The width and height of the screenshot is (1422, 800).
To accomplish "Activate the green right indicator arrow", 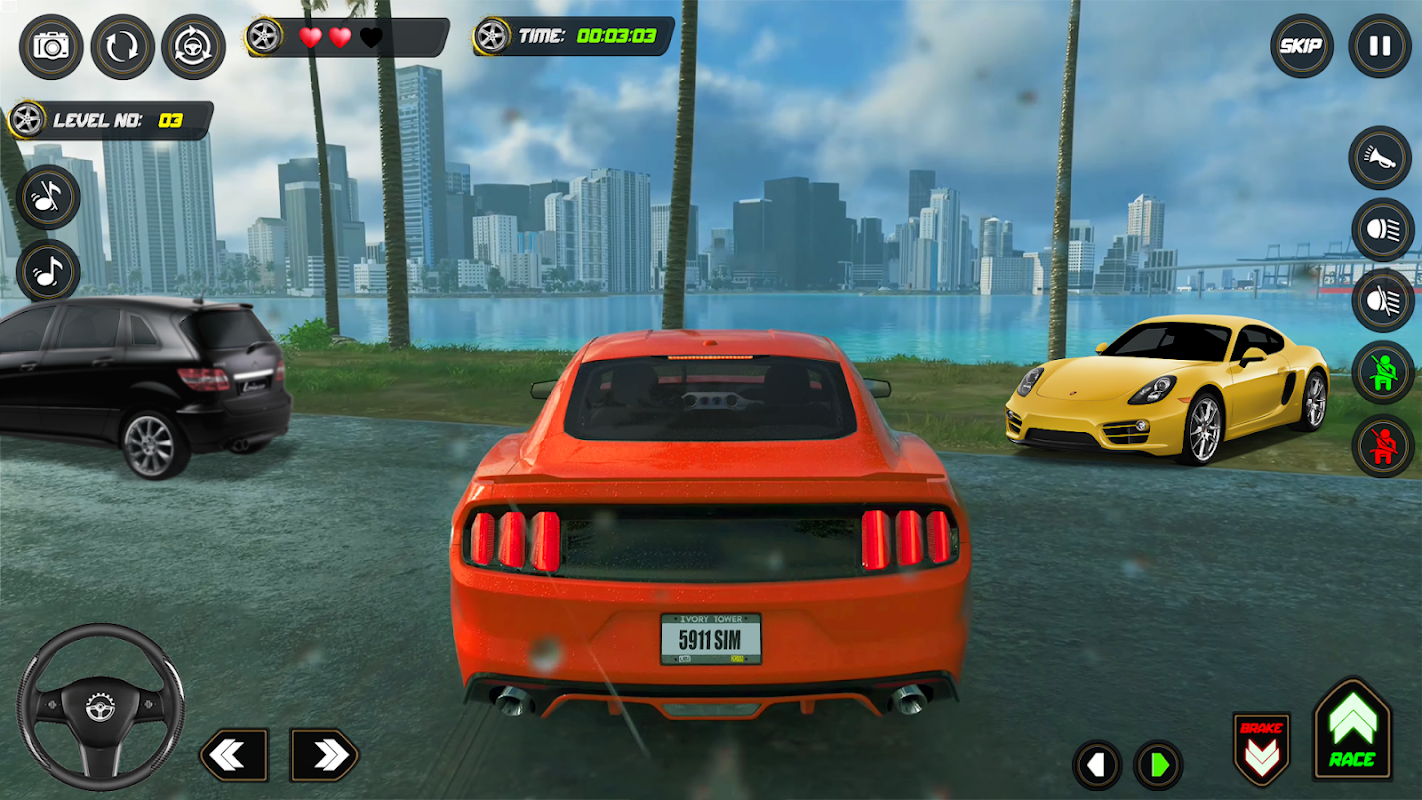I will [1158, 766].
